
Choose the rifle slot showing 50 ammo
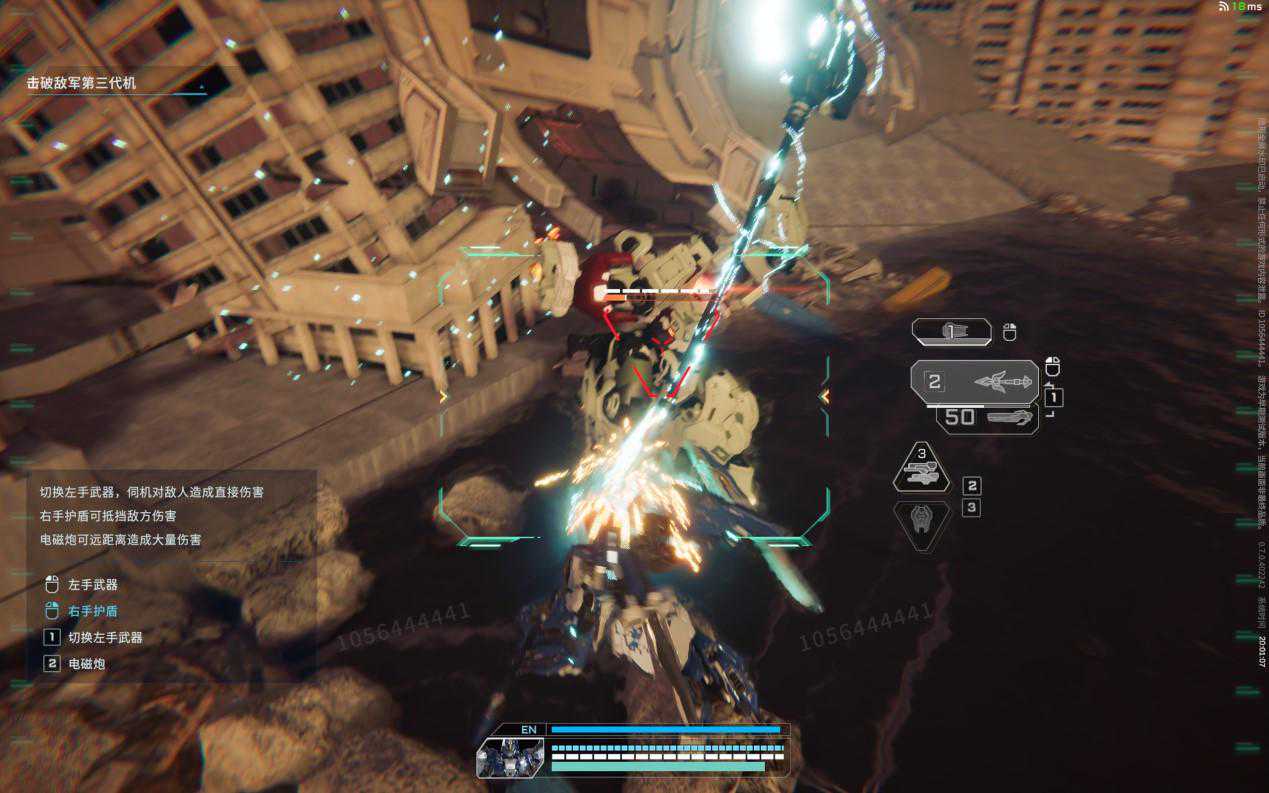(x=986, y=418)
